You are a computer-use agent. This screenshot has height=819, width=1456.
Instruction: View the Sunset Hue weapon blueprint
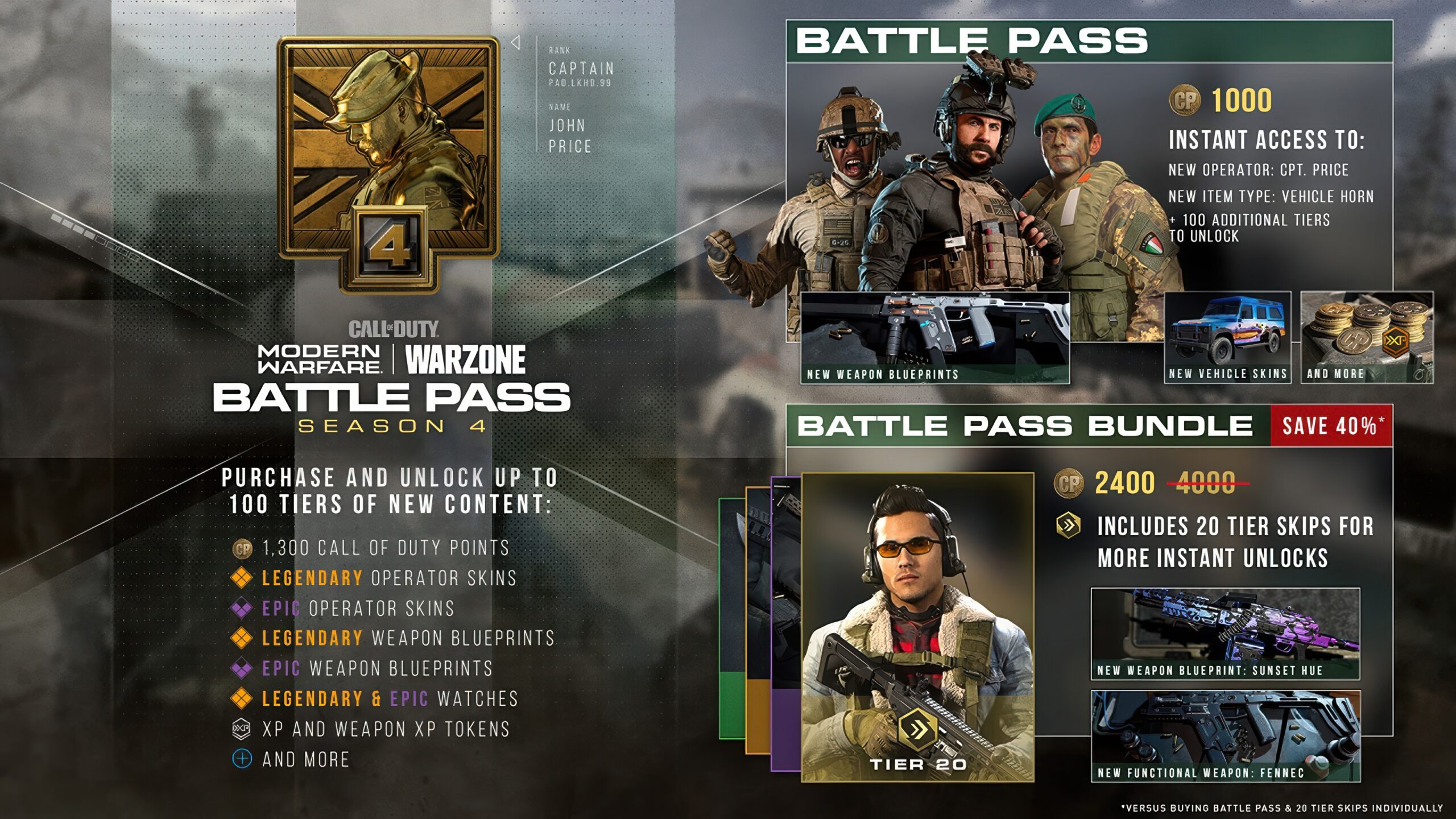coord(1225,634)
